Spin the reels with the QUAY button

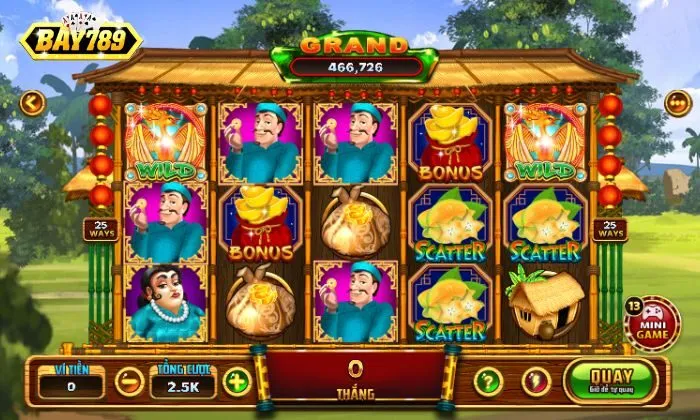click(611, 380)
